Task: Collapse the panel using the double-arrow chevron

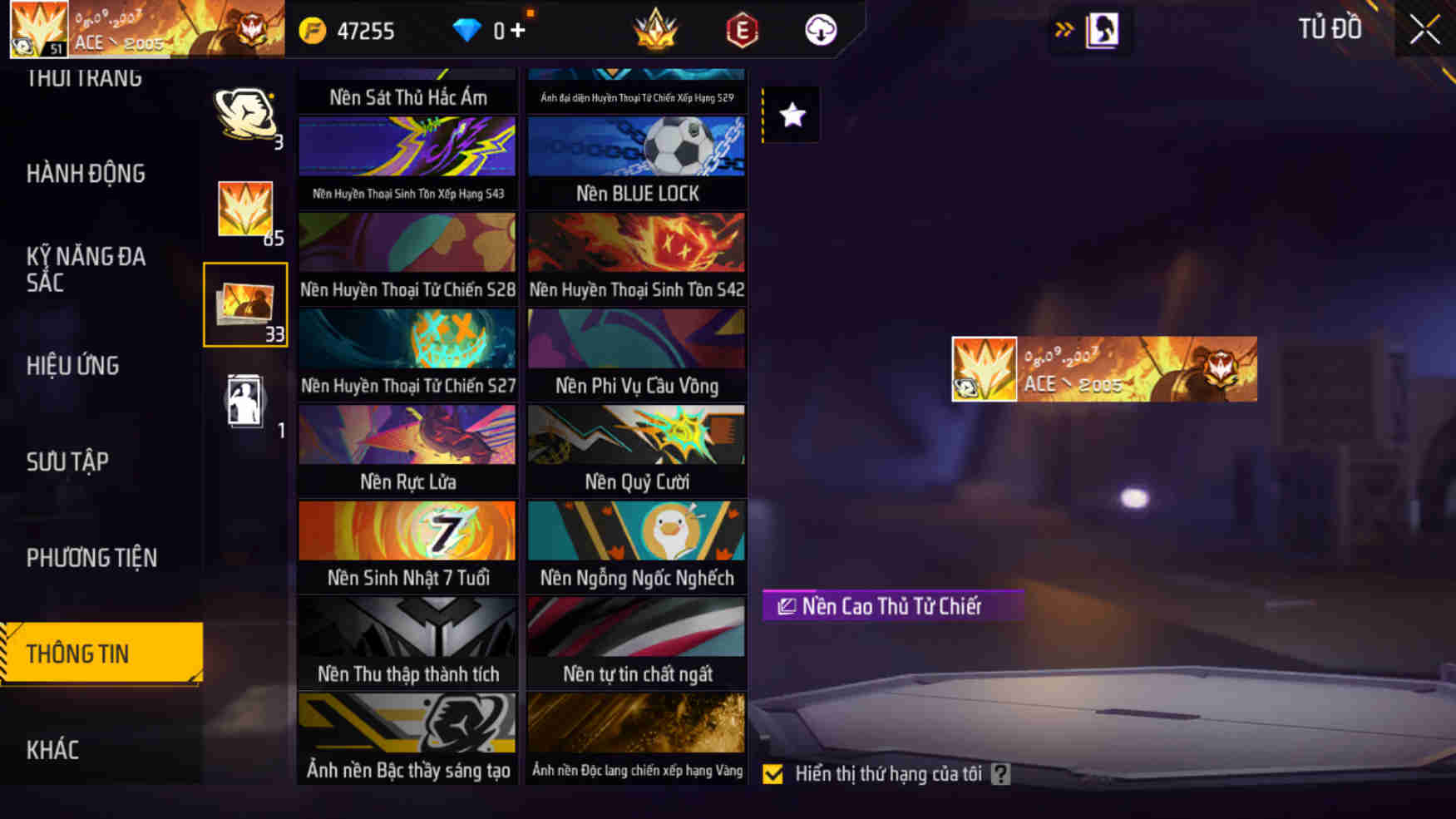Action: (1063, 27)
